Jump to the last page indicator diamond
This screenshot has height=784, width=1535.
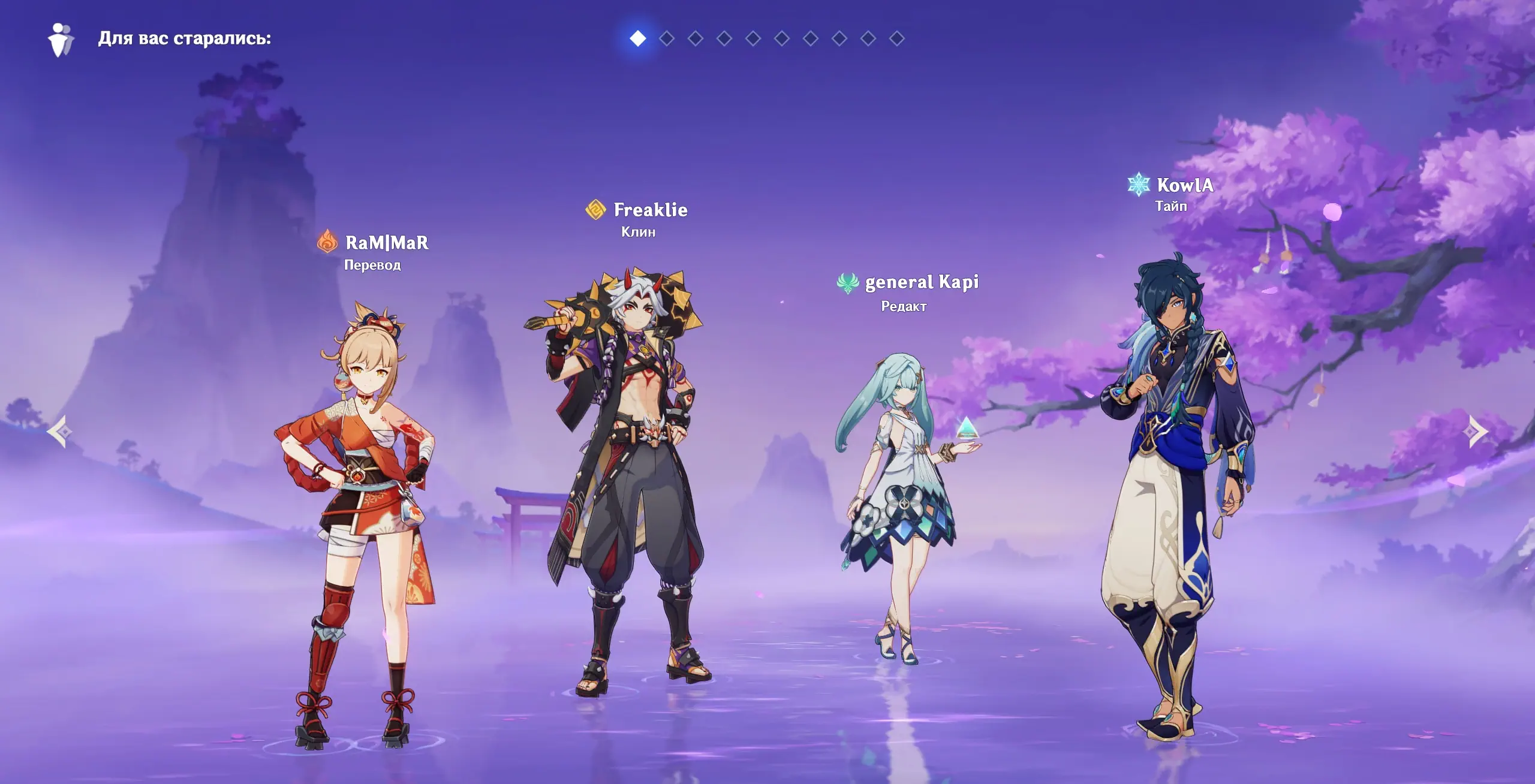point(897,39)
